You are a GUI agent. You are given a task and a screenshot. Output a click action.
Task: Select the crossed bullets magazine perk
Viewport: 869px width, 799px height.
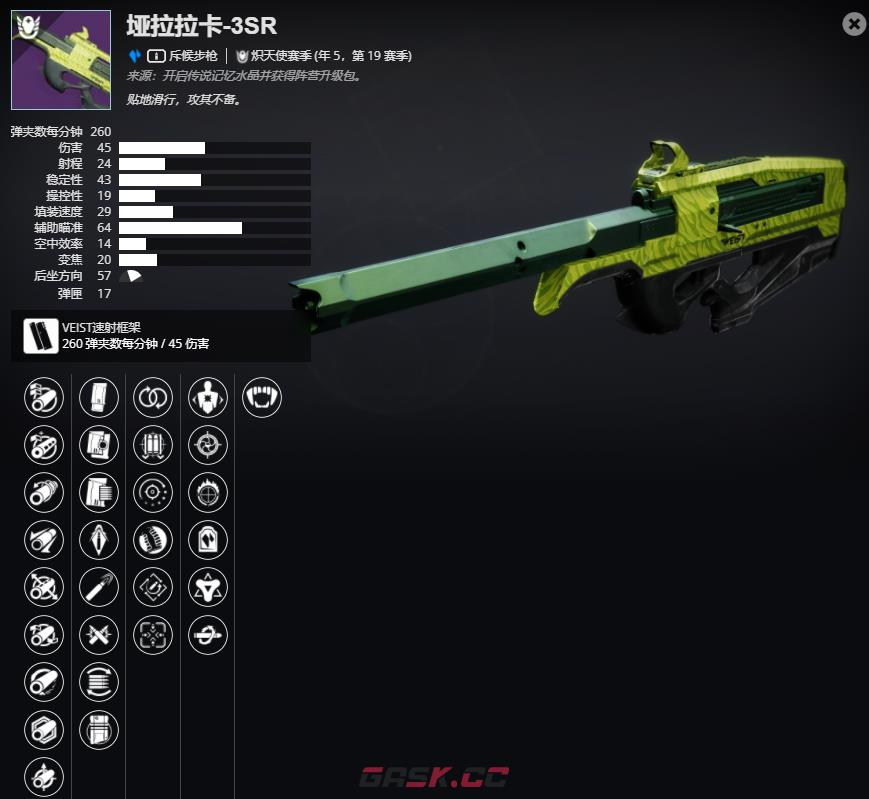99,634
